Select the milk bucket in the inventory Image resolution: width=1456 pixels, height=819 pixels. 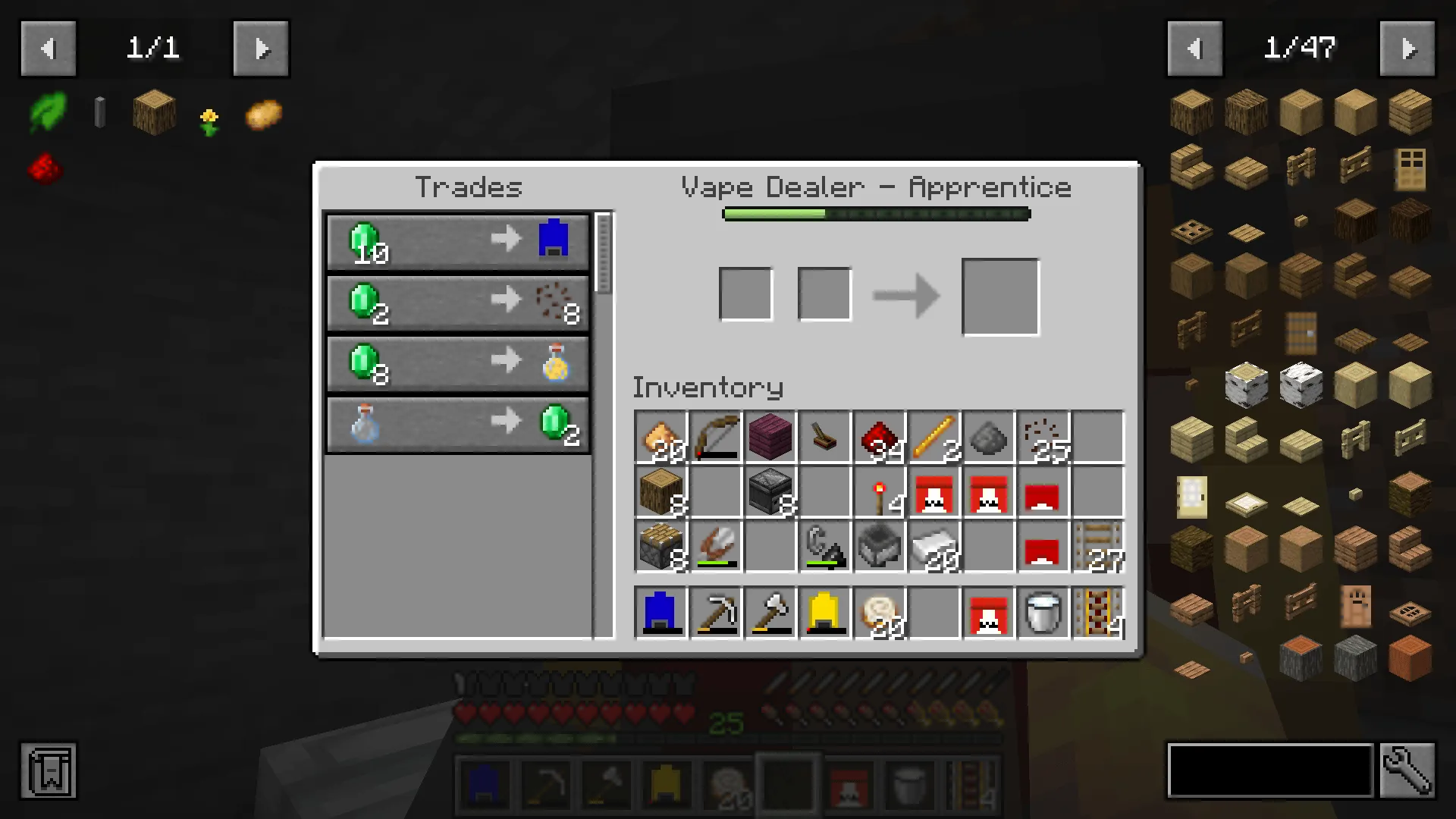pyautogui.click(x=1043, y=613)
